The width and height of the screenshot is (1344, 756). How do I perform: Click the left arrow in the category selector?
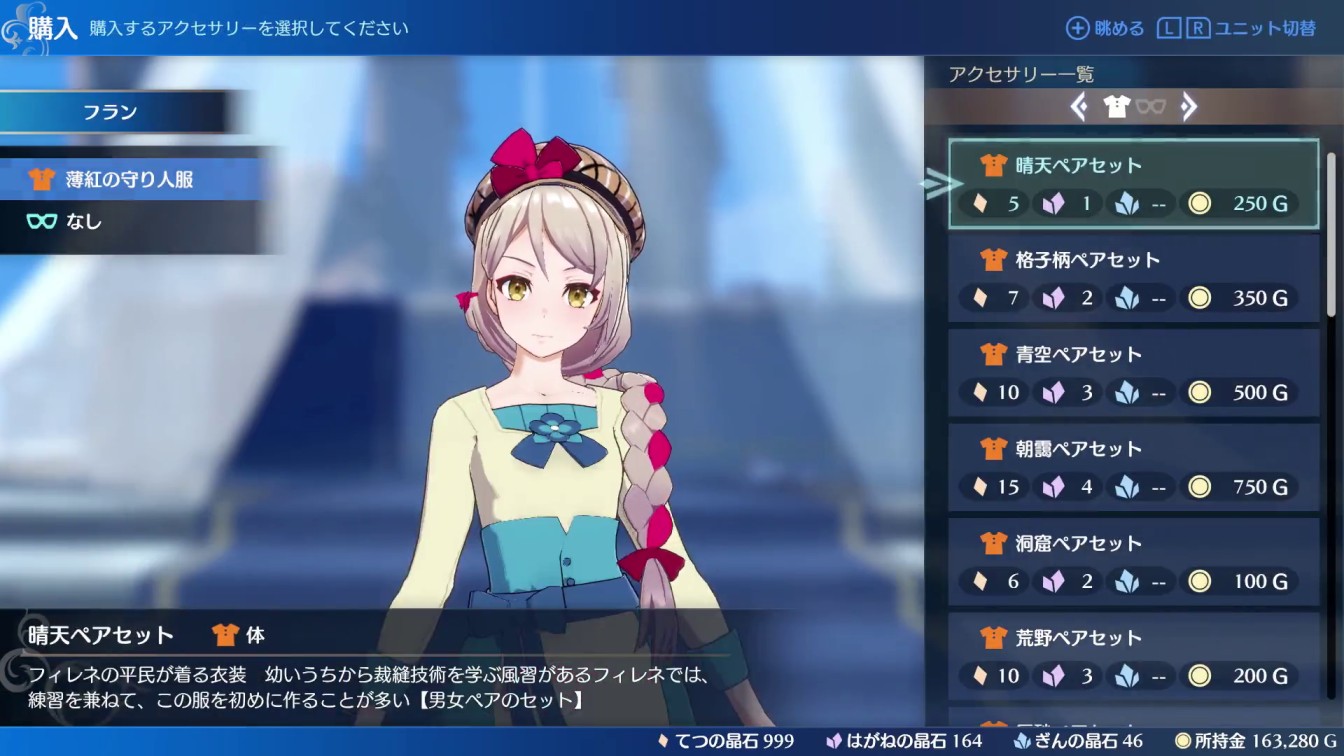1080,107
